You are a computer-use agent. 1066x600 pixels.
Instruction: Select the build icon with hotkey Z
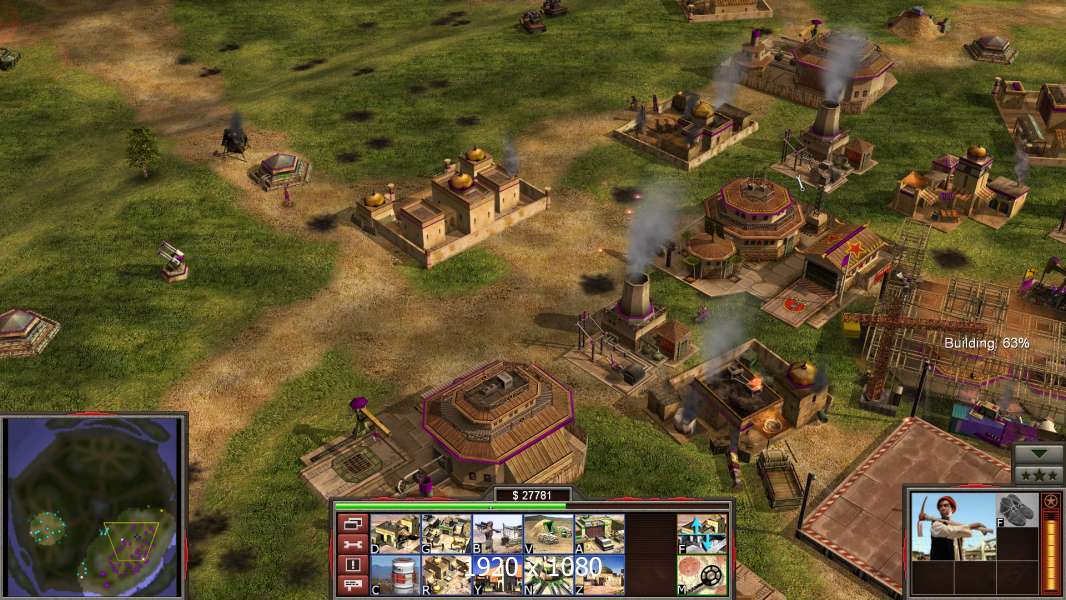click(599, 575)
